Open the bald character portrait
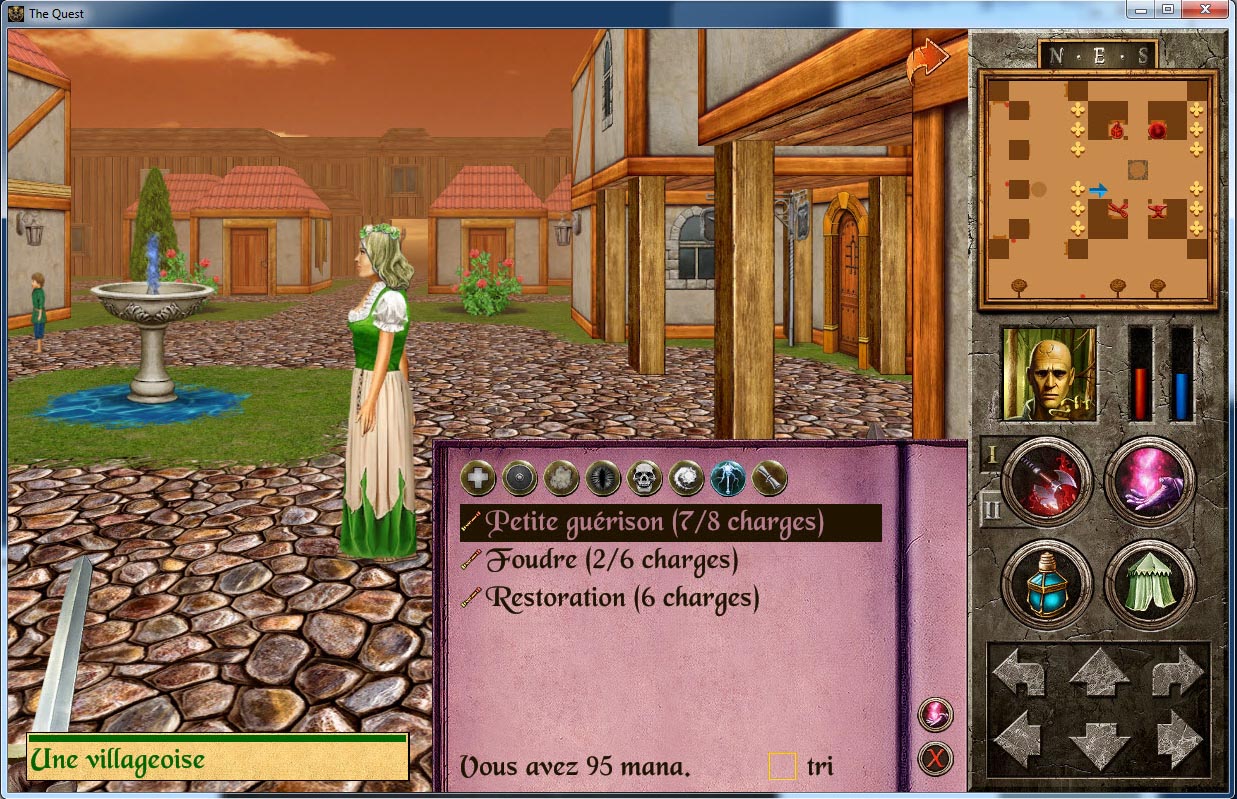 click(1049, 374)
